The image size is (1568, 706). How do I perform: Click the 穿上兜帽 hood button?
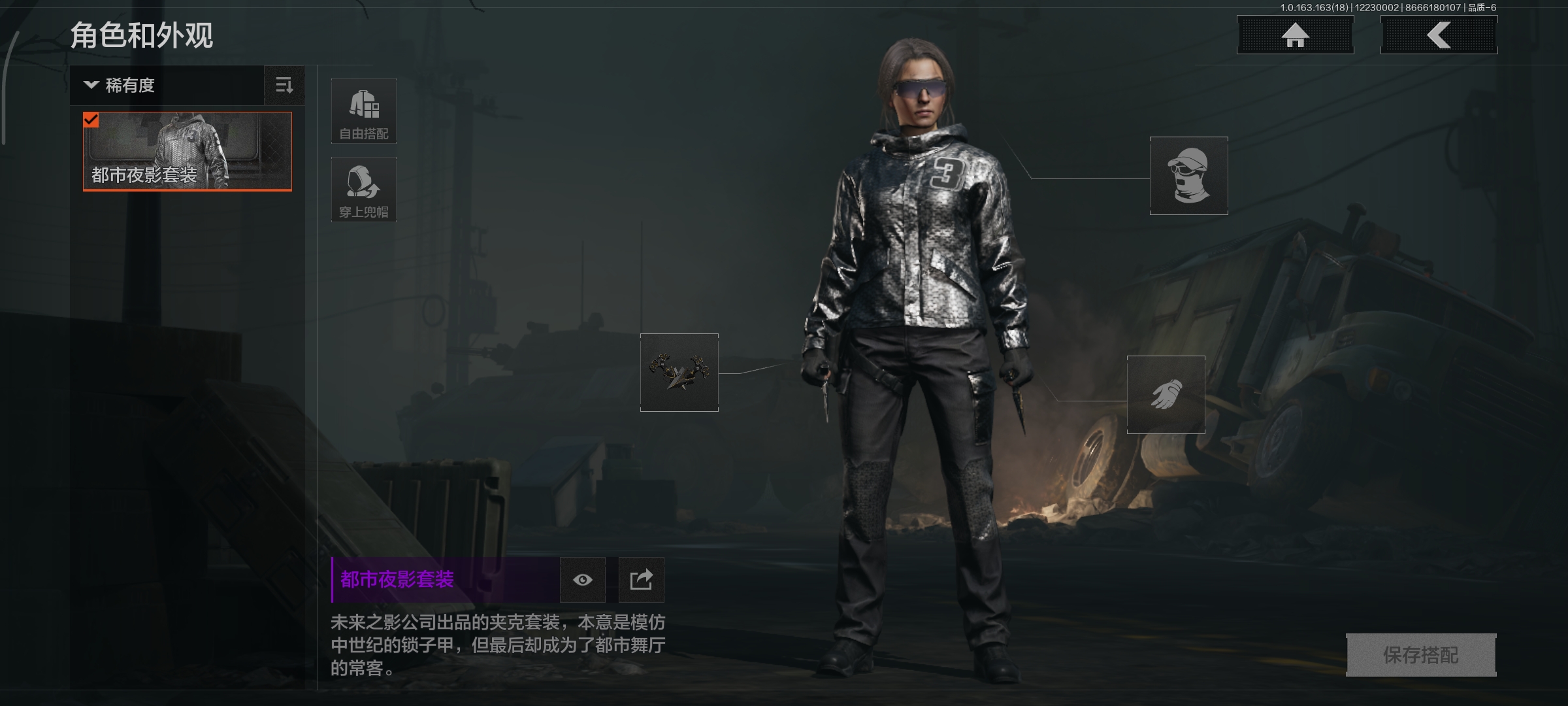coord(364,190)
